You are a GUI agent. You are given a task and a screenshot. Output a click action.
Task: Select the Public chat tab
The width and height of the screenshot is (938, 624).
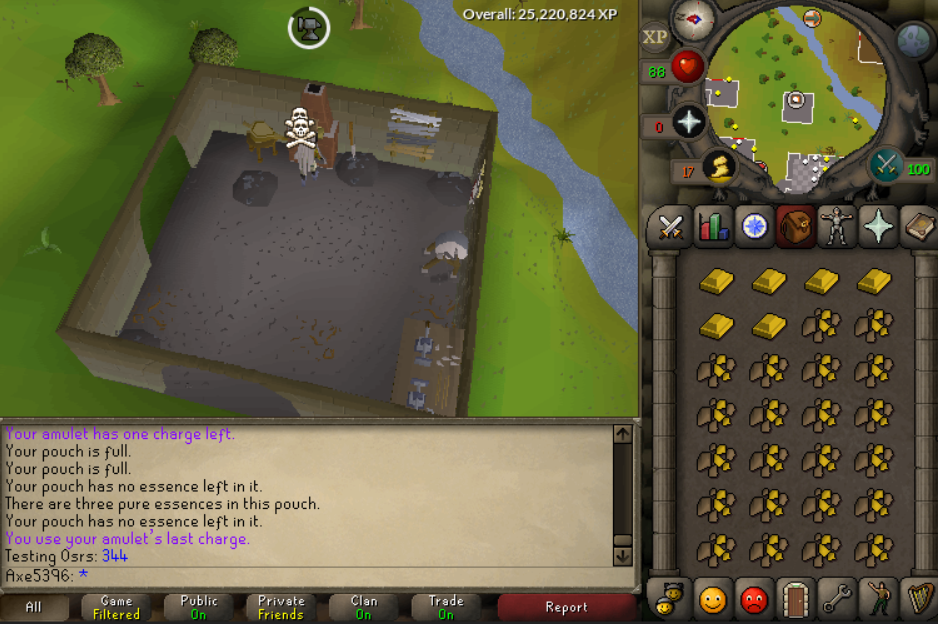tap(199, 607)
